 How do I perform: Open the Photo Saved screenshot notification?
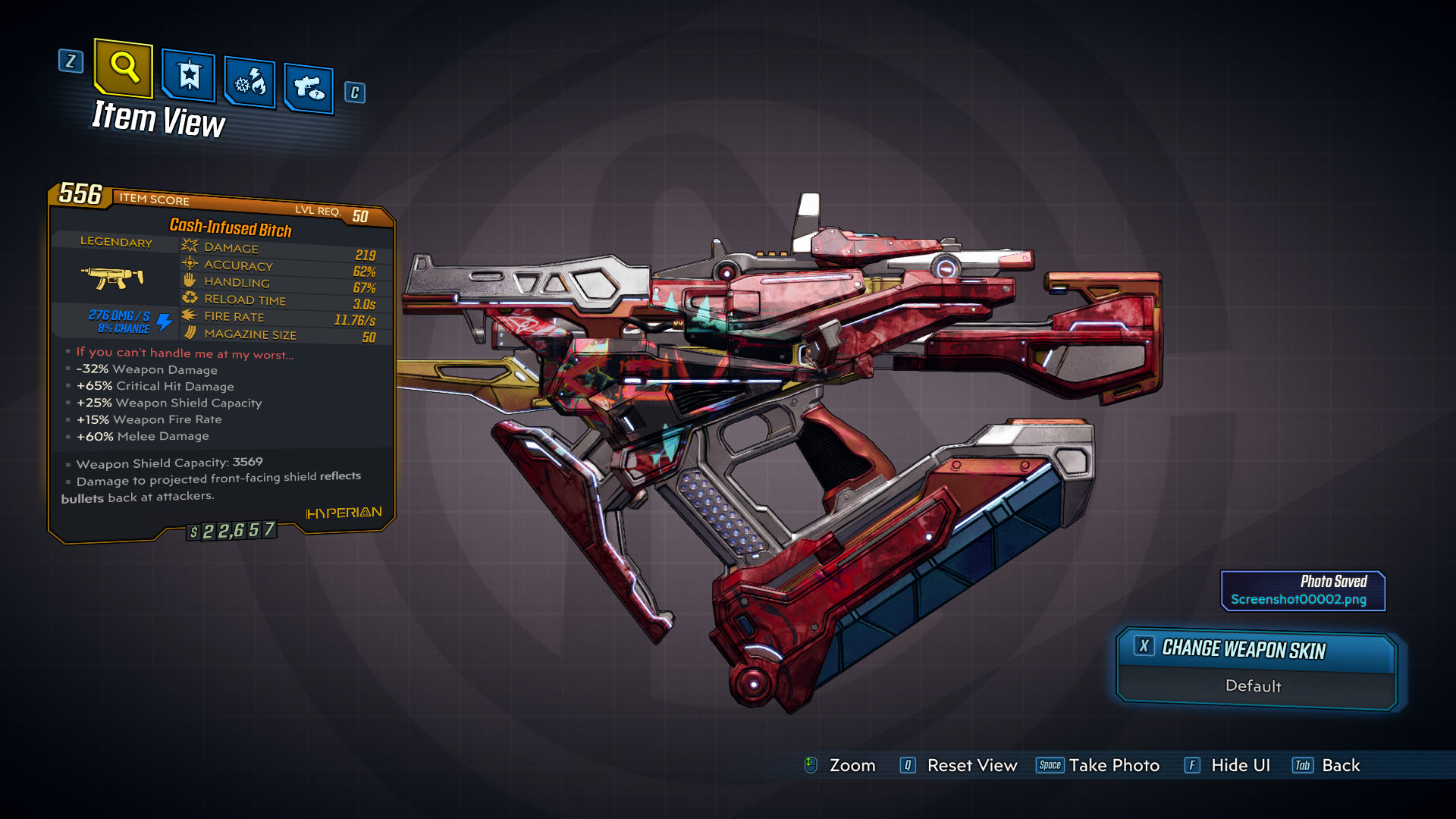pos(1303,591)
